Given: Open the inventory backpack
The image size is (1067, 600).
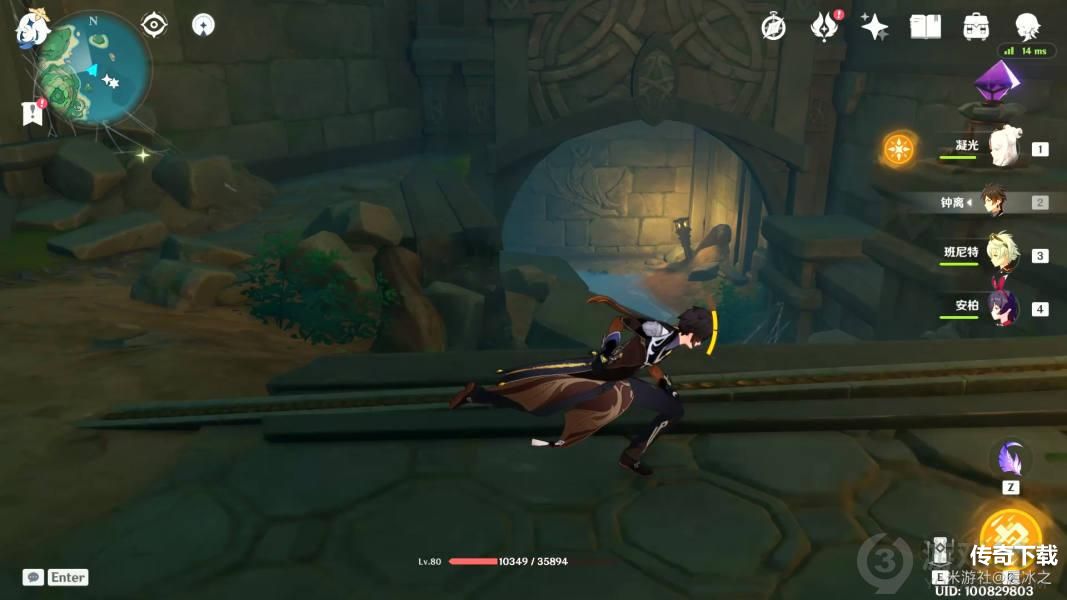Looking at the screenshot, I should pos(976,27).
